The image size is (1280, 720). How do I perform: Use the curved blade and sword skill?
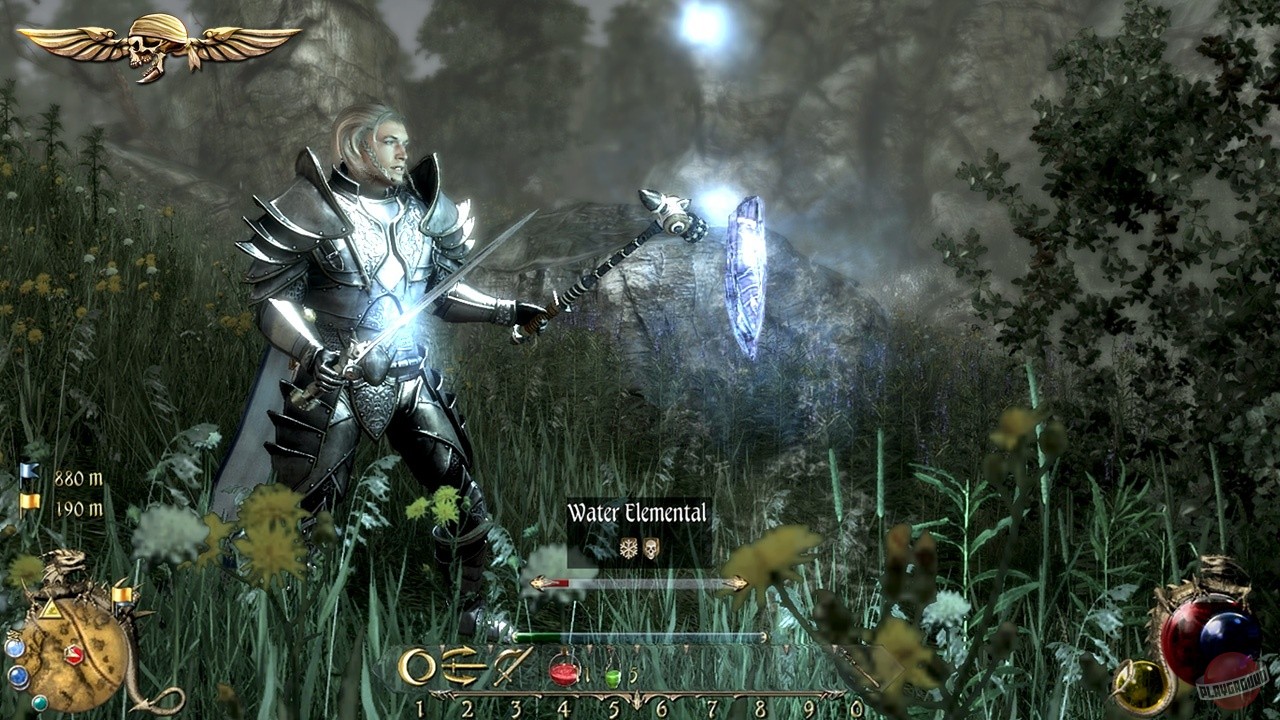coord(512,666)
